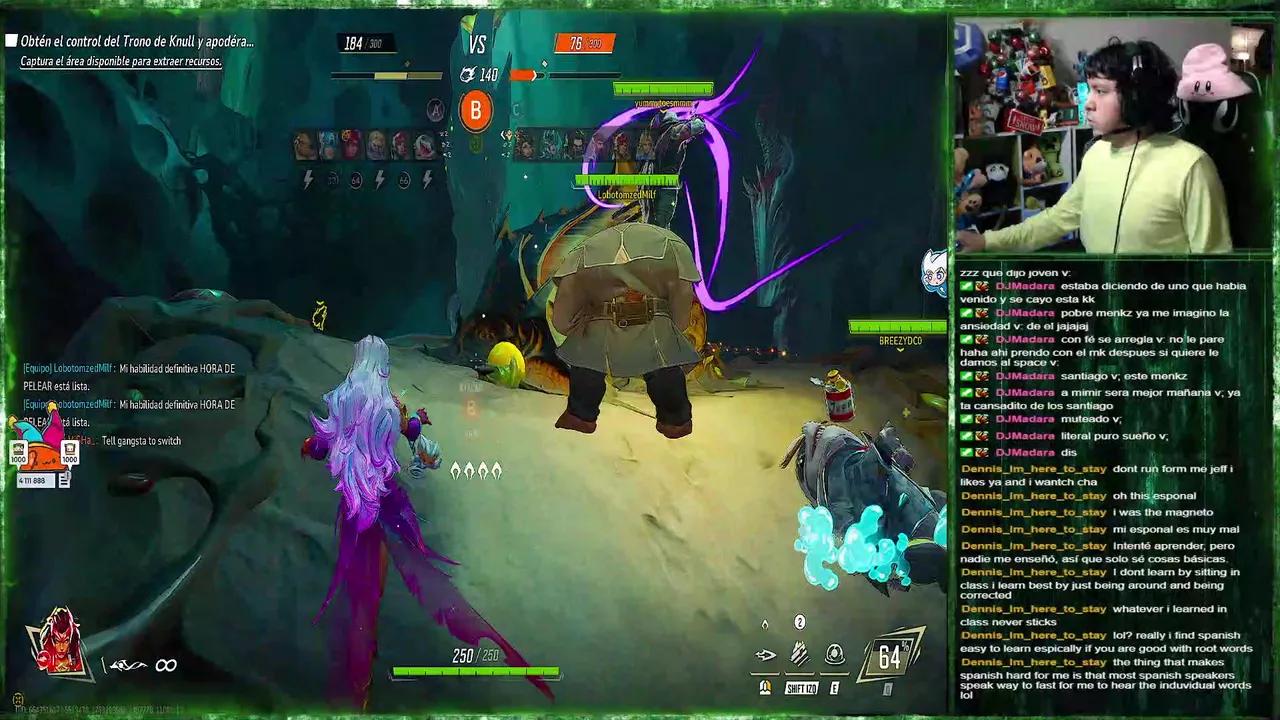Enable the number 2 charge counter above the dash ability

click(798, 622)
